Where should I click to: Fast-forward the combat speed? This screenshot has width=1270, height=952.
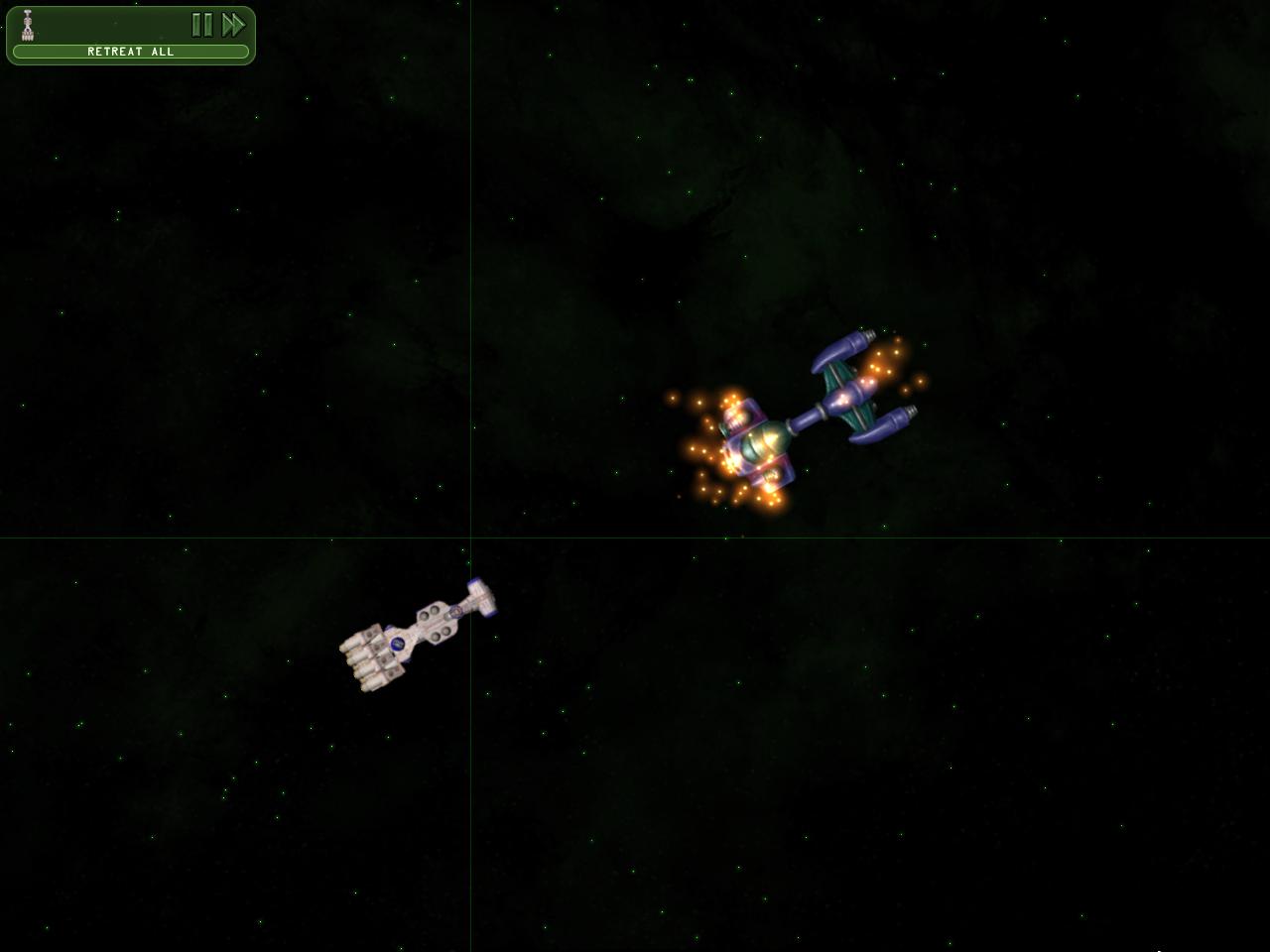(x=233, y=25)
